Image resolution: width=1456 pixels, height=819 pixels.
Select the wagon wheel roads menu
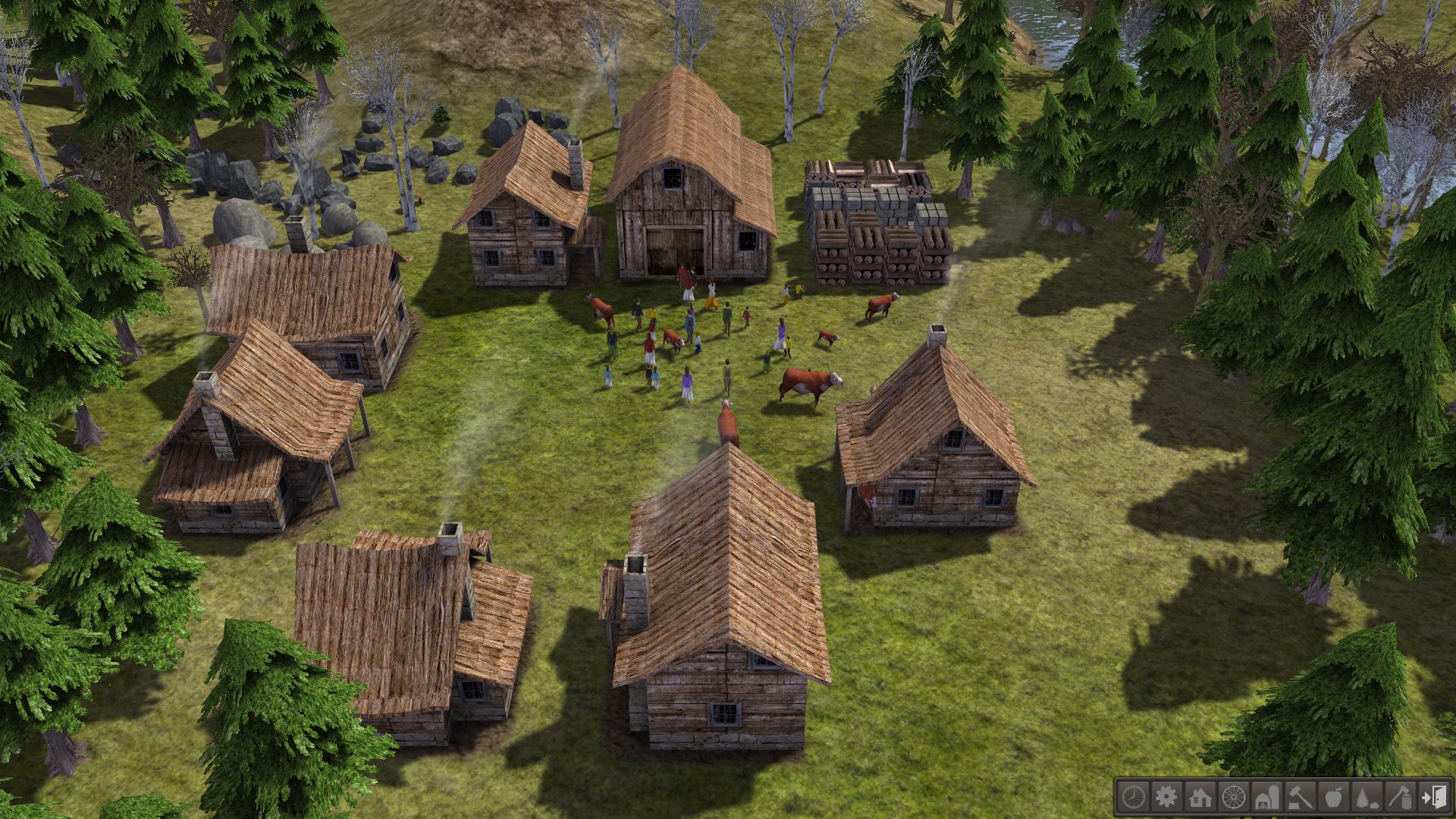tap(1233, 796)
